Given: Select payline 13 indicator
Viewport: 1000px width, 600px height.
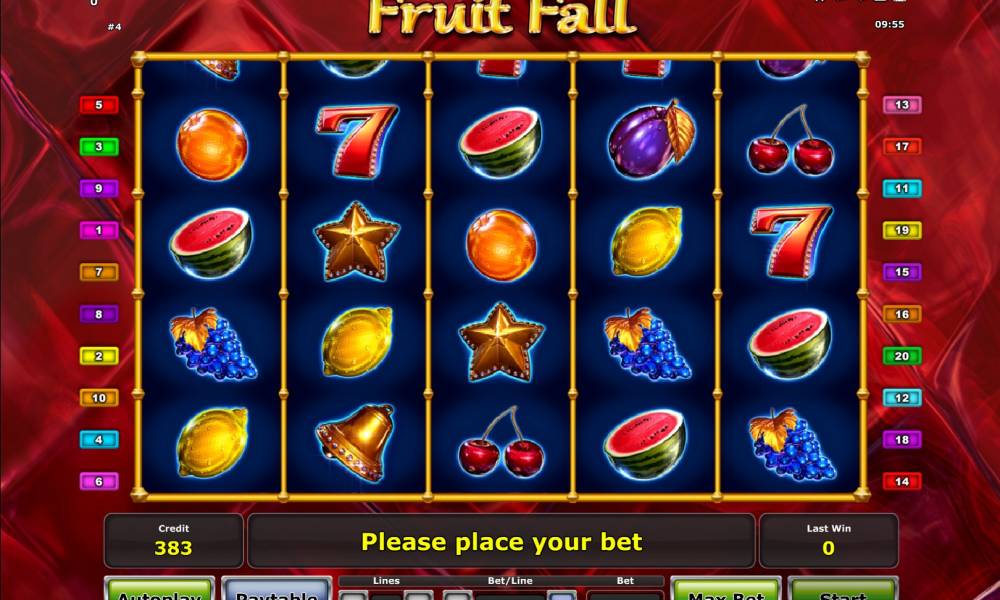Looking at the screenshot, I should (x=901, y=105).
